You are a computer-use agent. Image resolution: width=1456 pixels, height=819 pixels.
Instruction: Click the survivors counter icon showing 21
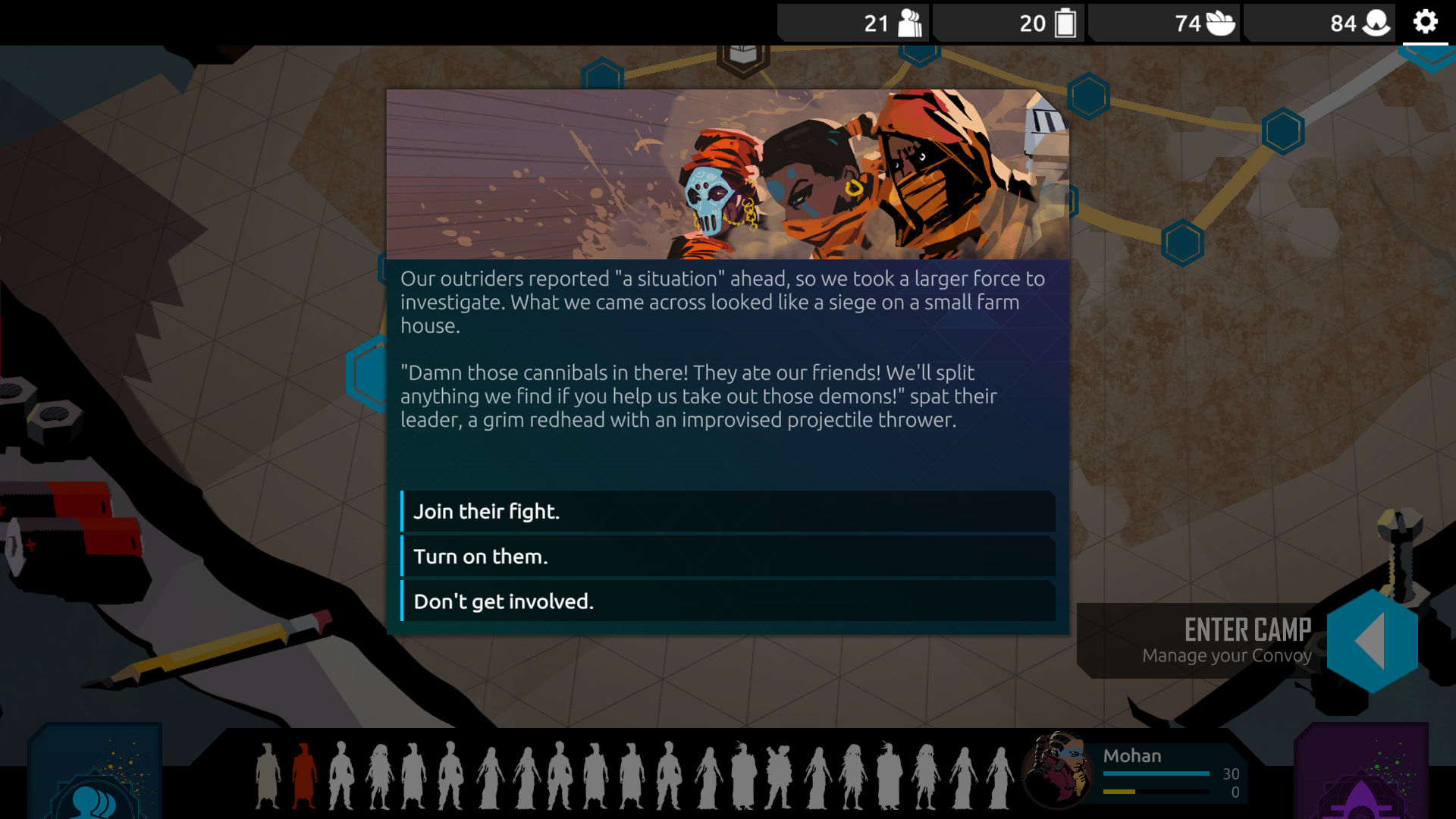point(908,23)
